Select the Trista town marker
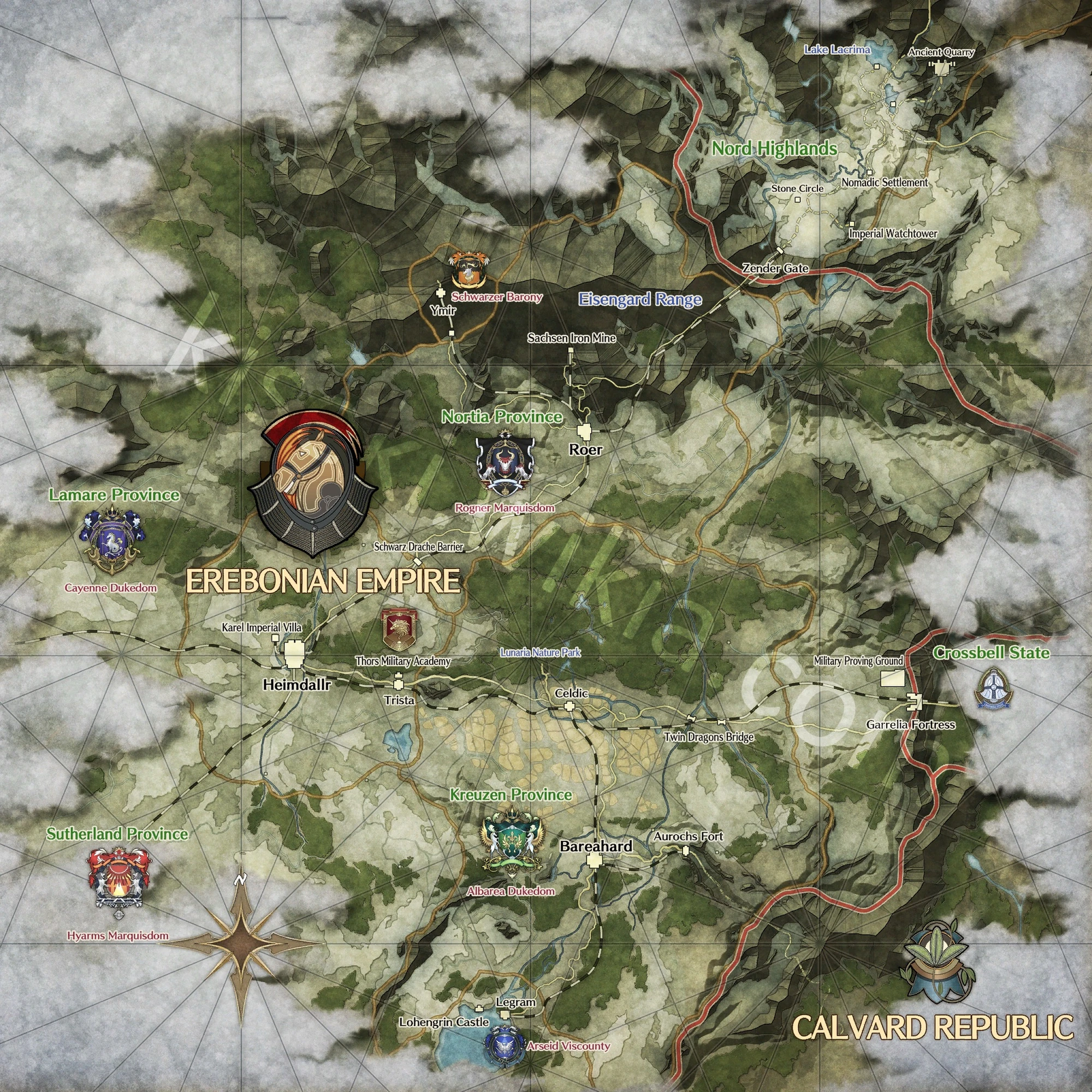This screenshot has width=1092, height=1092. [399, 686]
